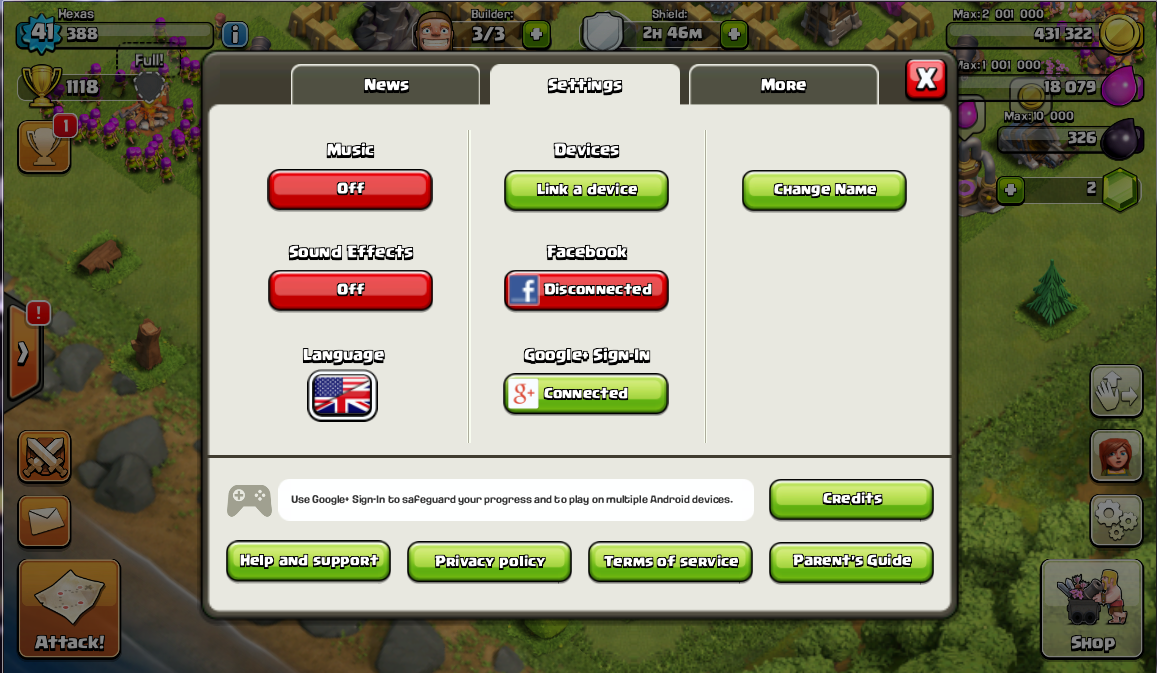Viewport: 1157px width, 673px height.
Task: Open the gear settings icon
Action: (1116, 520)
